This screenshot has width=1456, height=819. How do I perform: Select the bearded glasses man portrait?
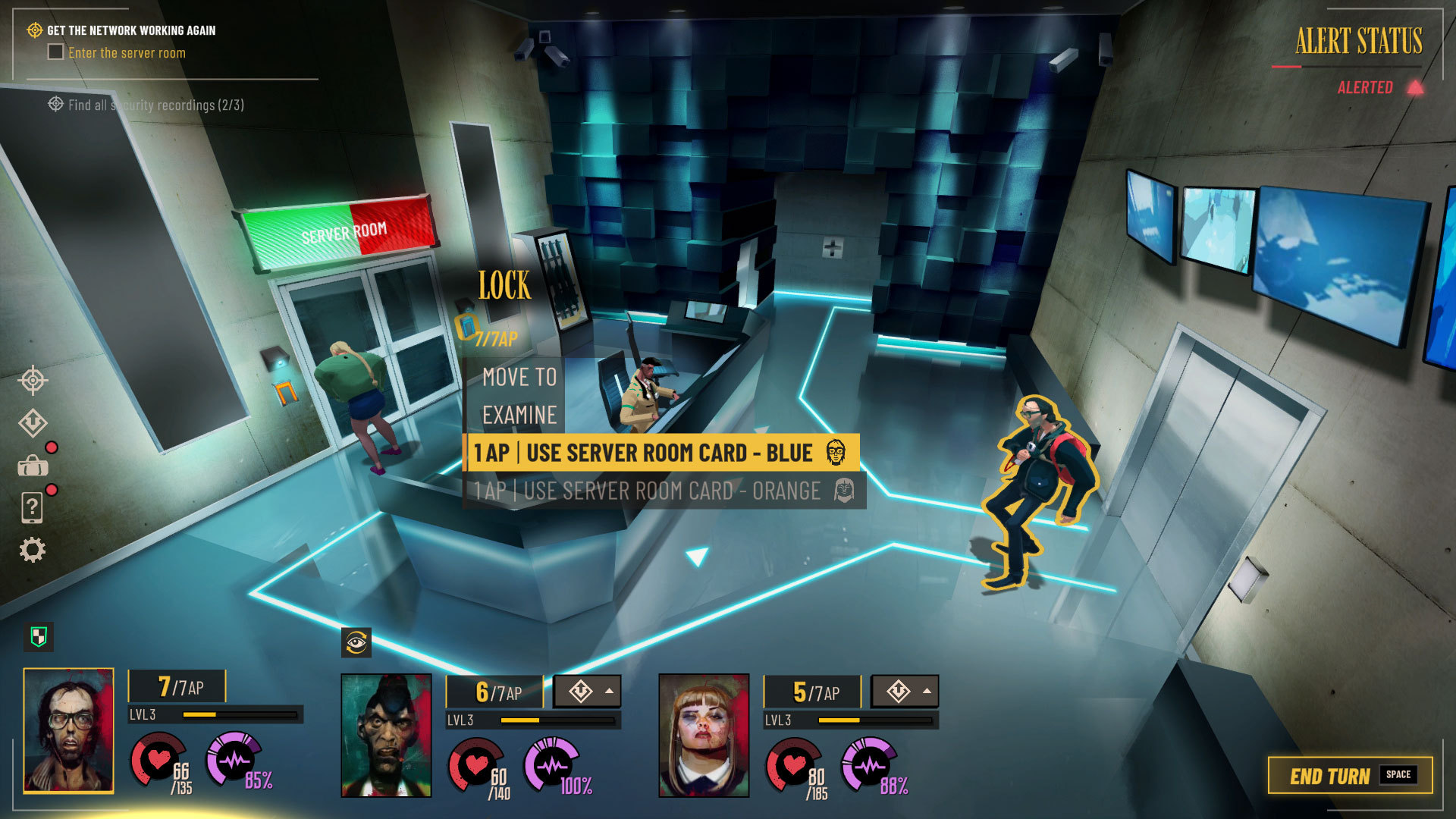(x=69, y=730)
